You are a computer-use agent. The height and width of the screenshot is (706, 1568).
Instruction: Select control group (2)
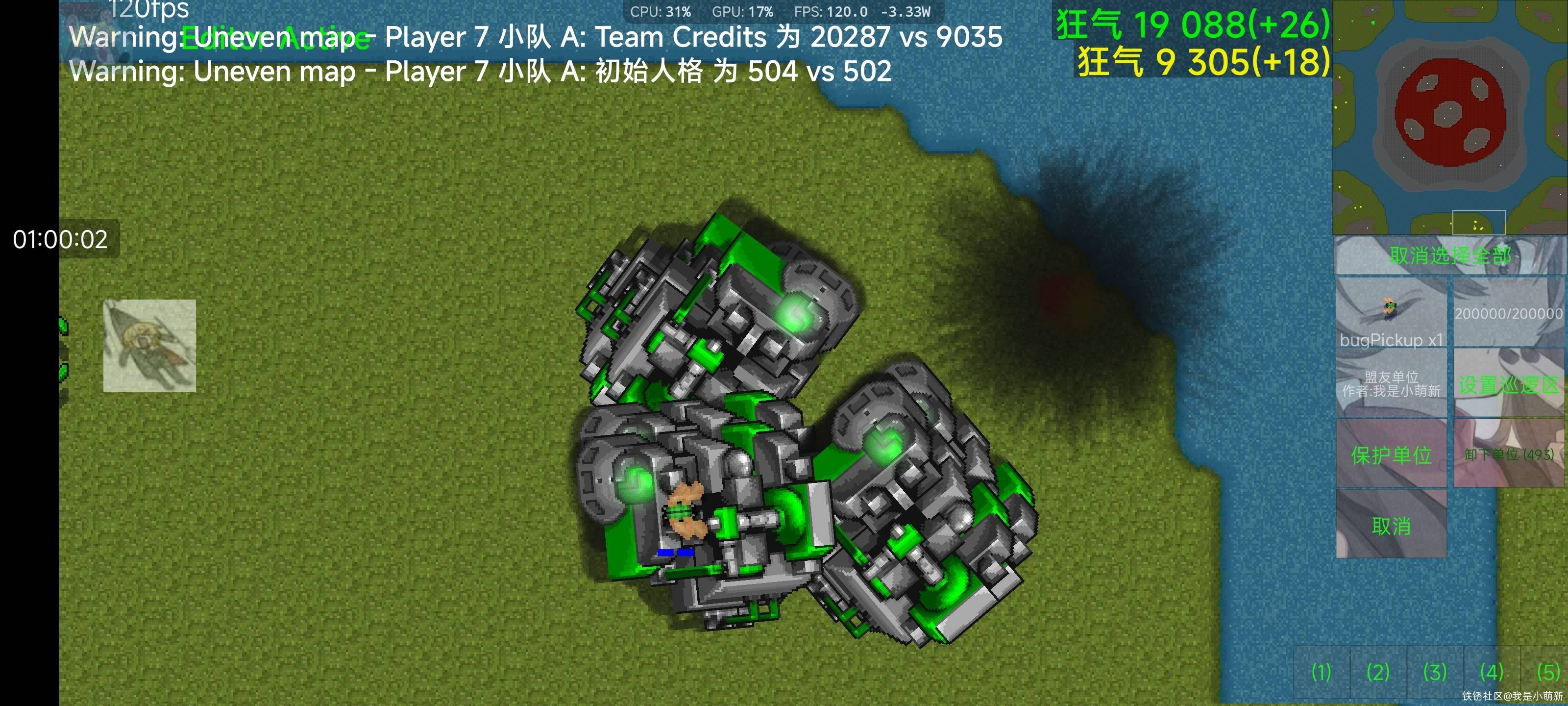[x=1378, y=672]
